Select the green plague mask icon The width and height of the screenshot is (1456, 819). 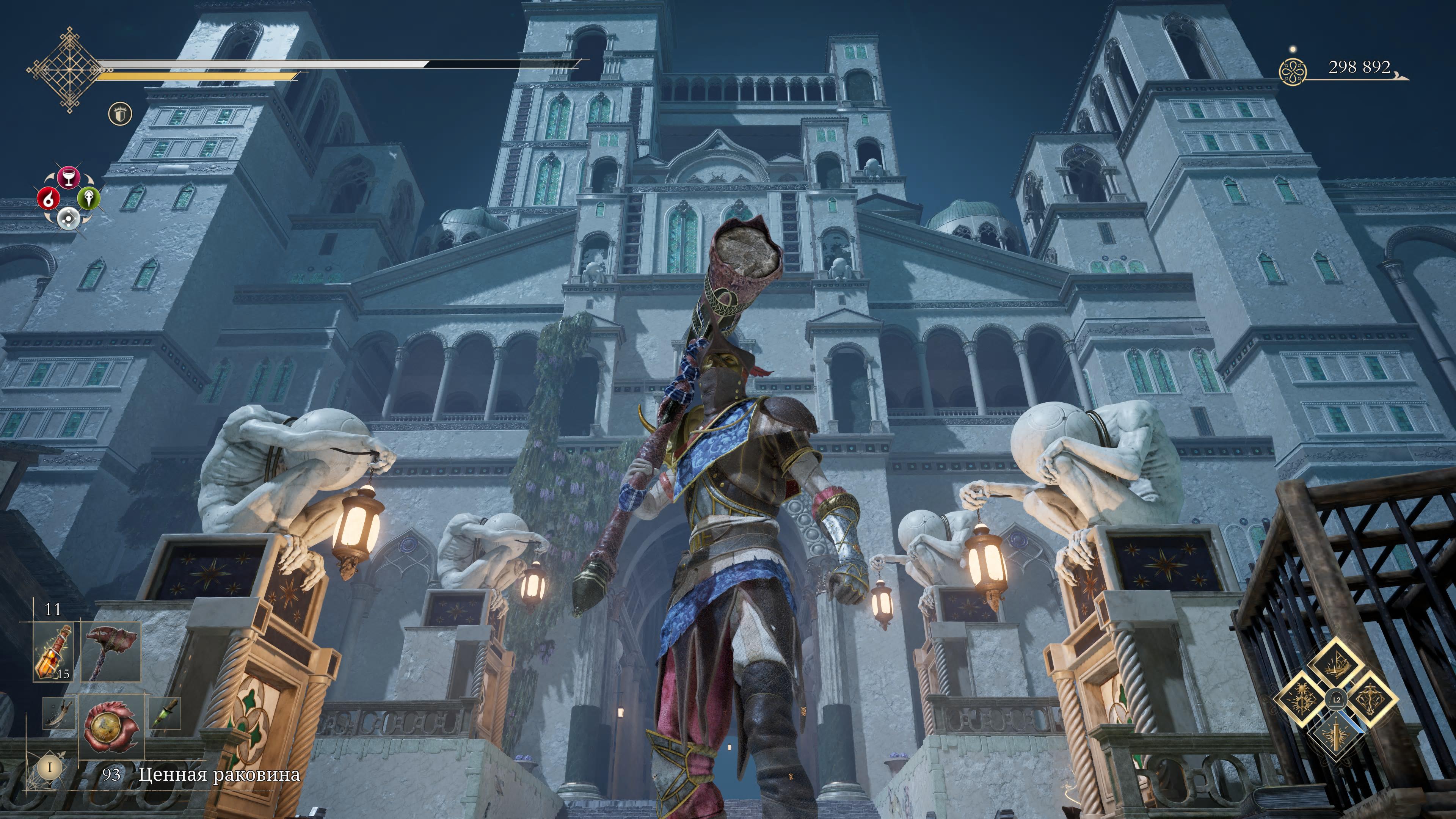[89, 198]
